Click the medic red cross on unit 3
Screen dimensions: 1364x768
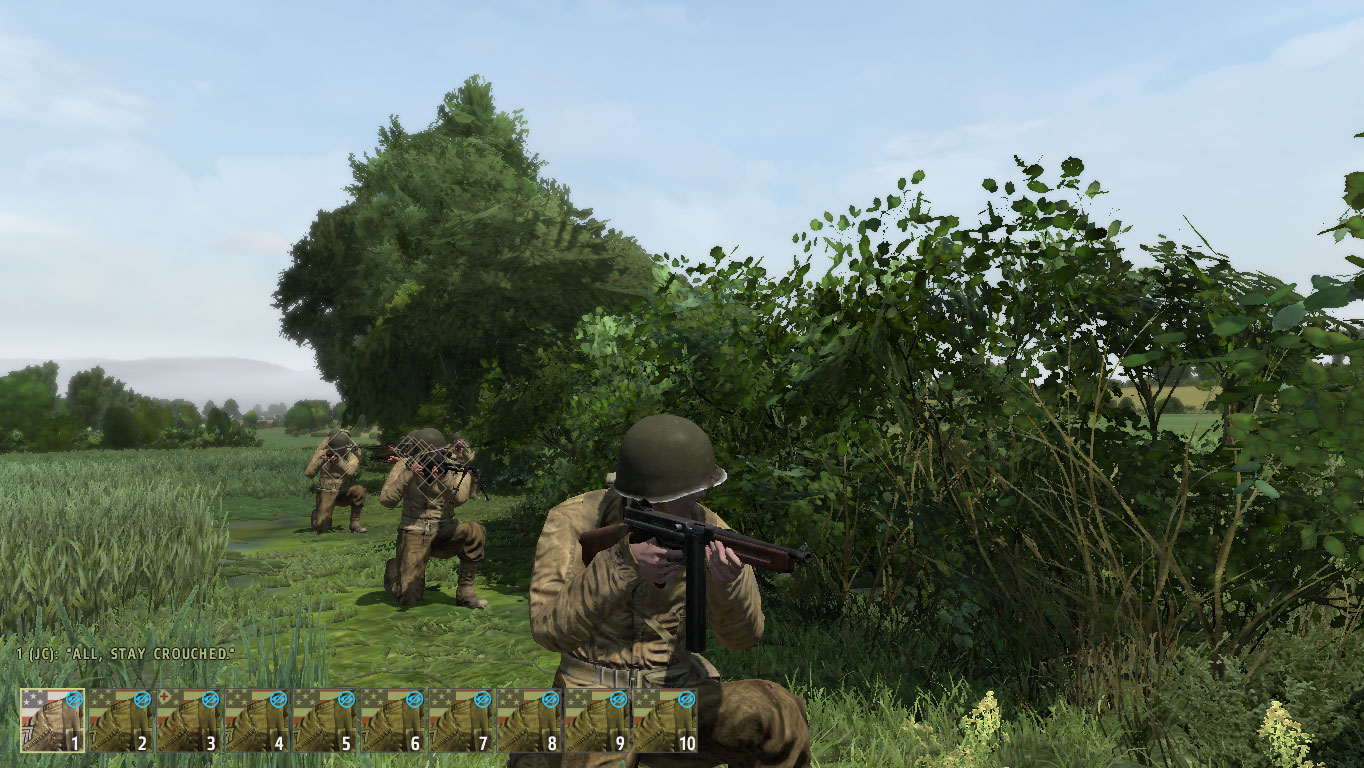point(163,696)
